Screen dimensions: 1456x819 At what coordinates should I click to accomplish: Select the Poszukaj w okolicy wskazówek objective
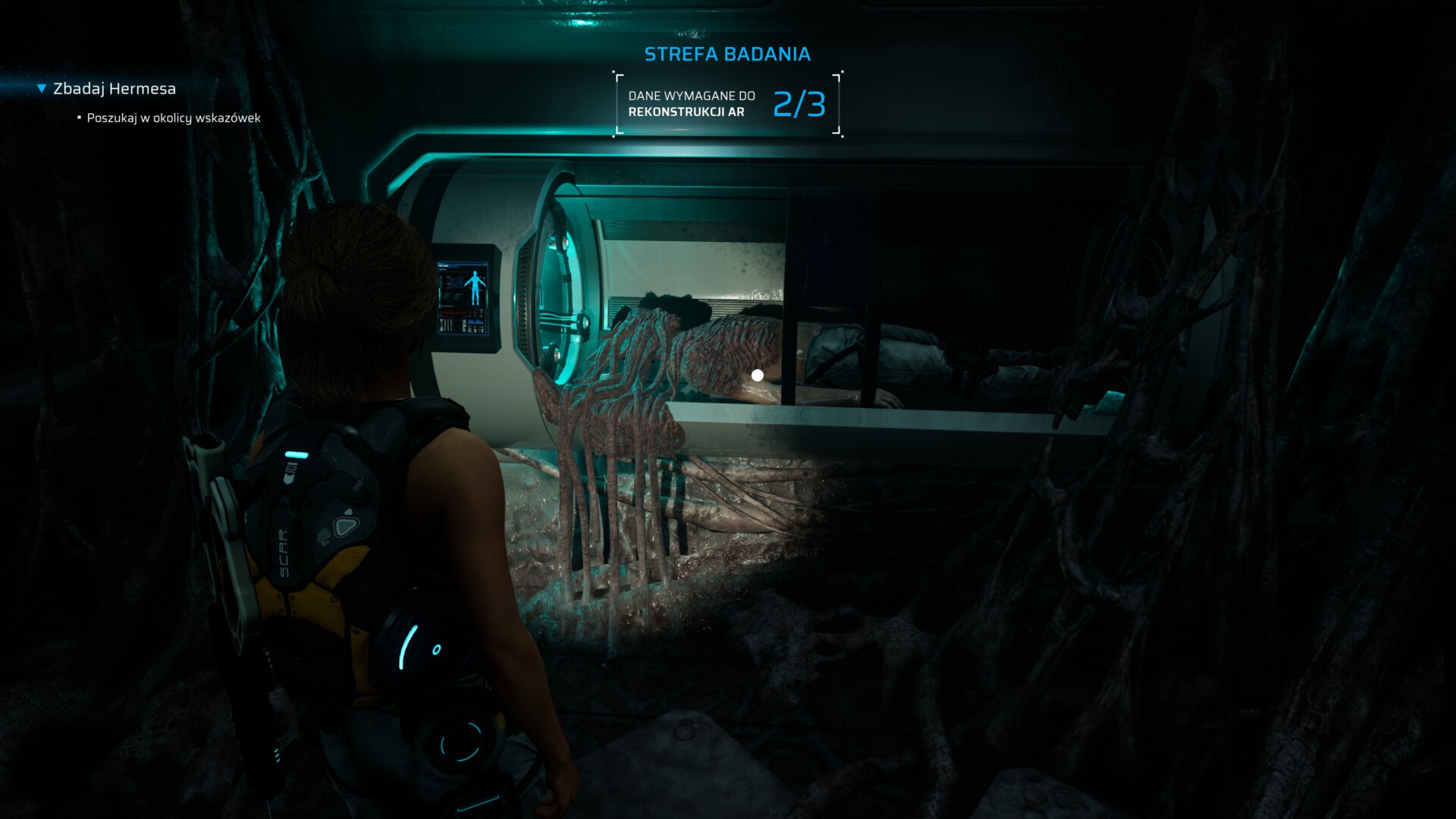pyautogui.click(x=173, y=118)
